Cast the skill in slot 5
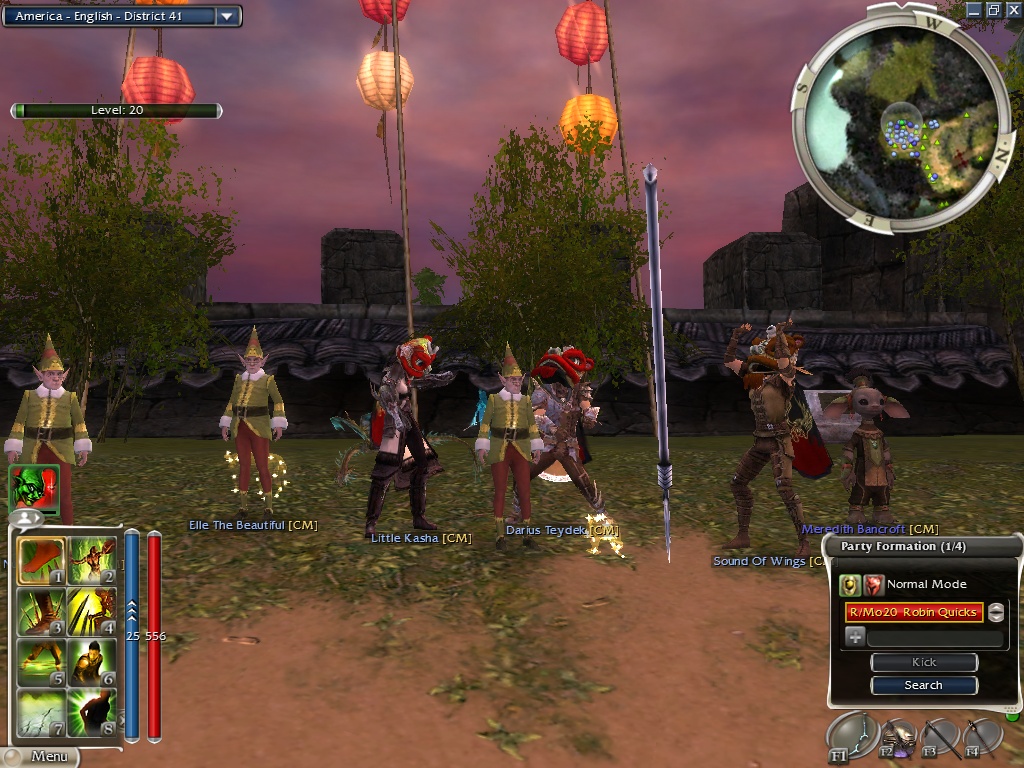The image size is (1024, 768). 41,663
